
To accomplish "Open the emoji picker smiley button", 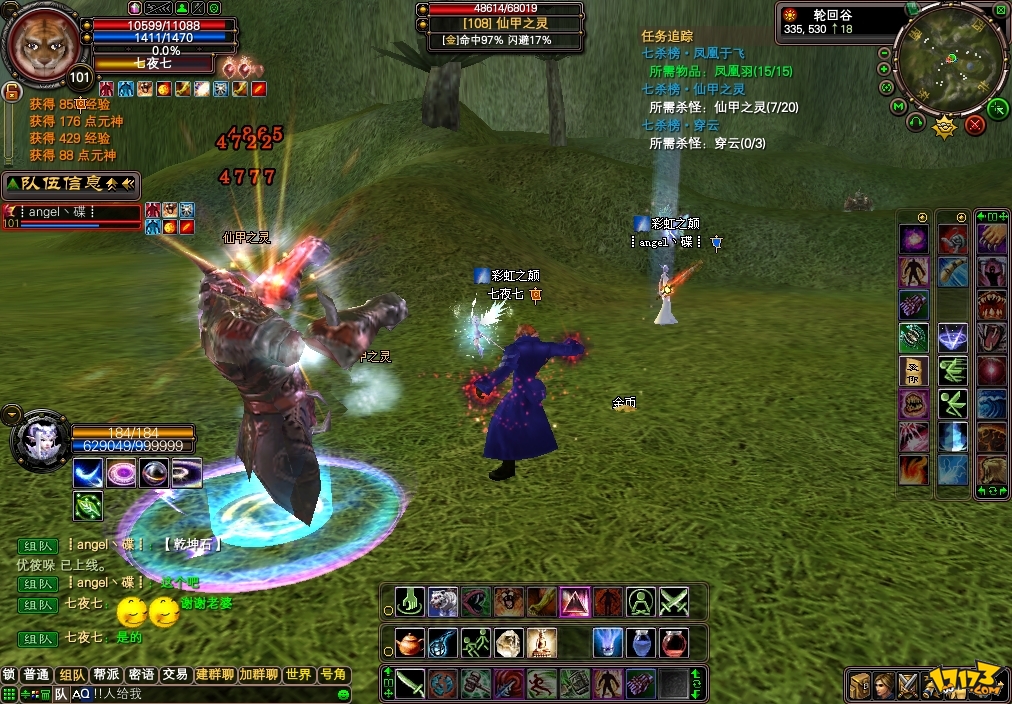I will [x=344, y=694].
